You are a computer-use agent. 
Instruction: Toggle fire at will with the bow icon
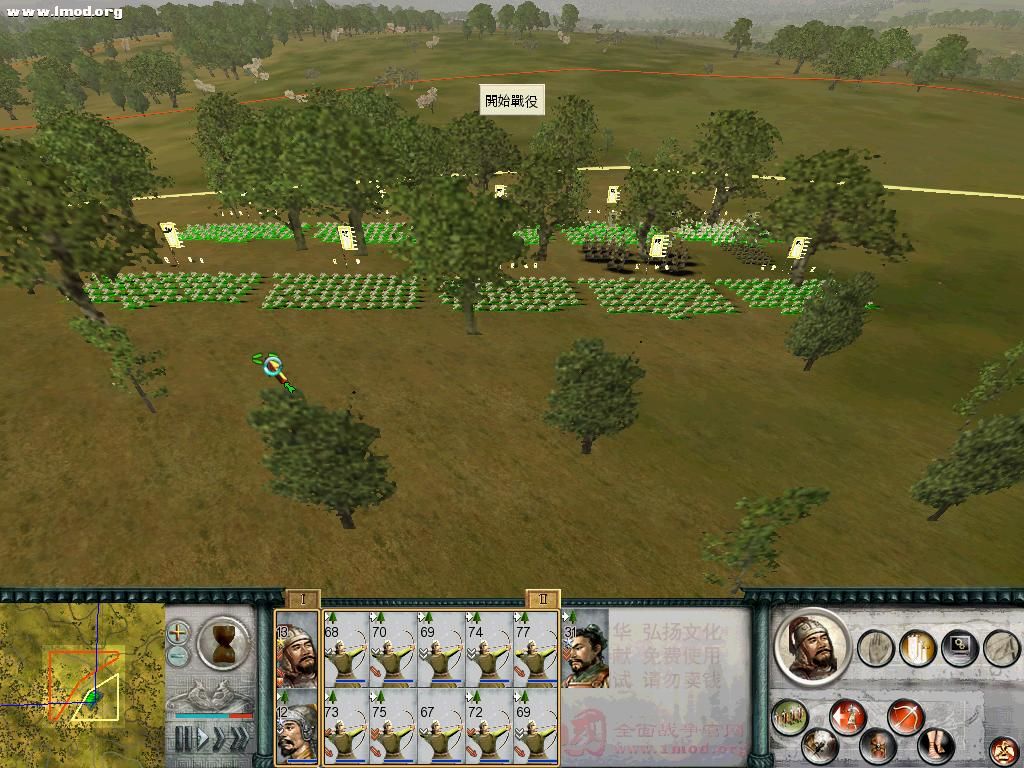point(905,717)
